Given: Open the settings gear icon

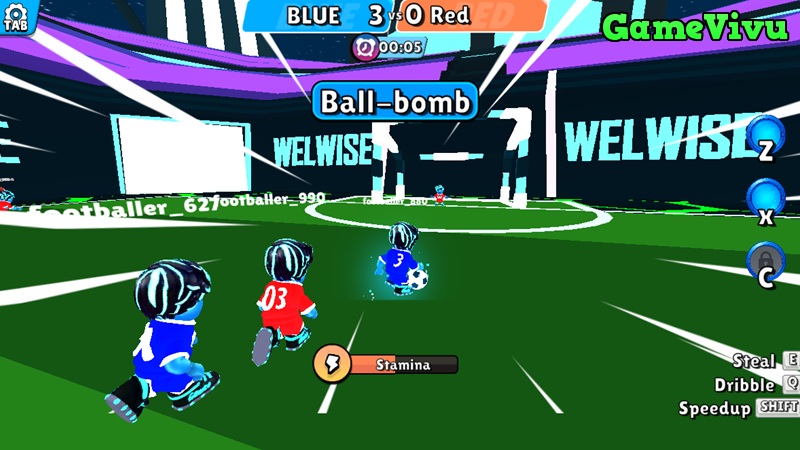Looking at the screenshot, I should pos(15,14).
